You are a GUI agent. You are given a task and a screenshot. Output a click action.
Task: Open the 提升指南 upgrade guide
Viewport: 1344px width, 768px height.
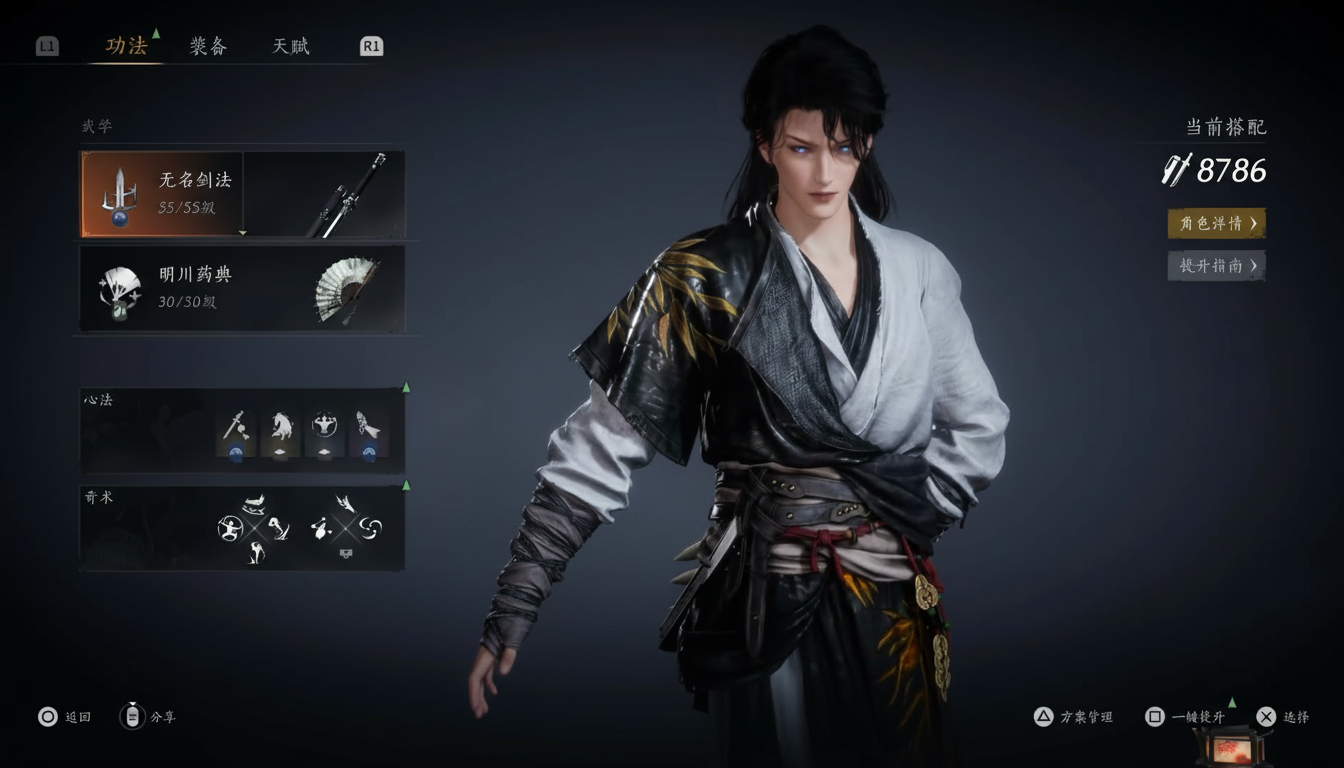click(1216, 265)
